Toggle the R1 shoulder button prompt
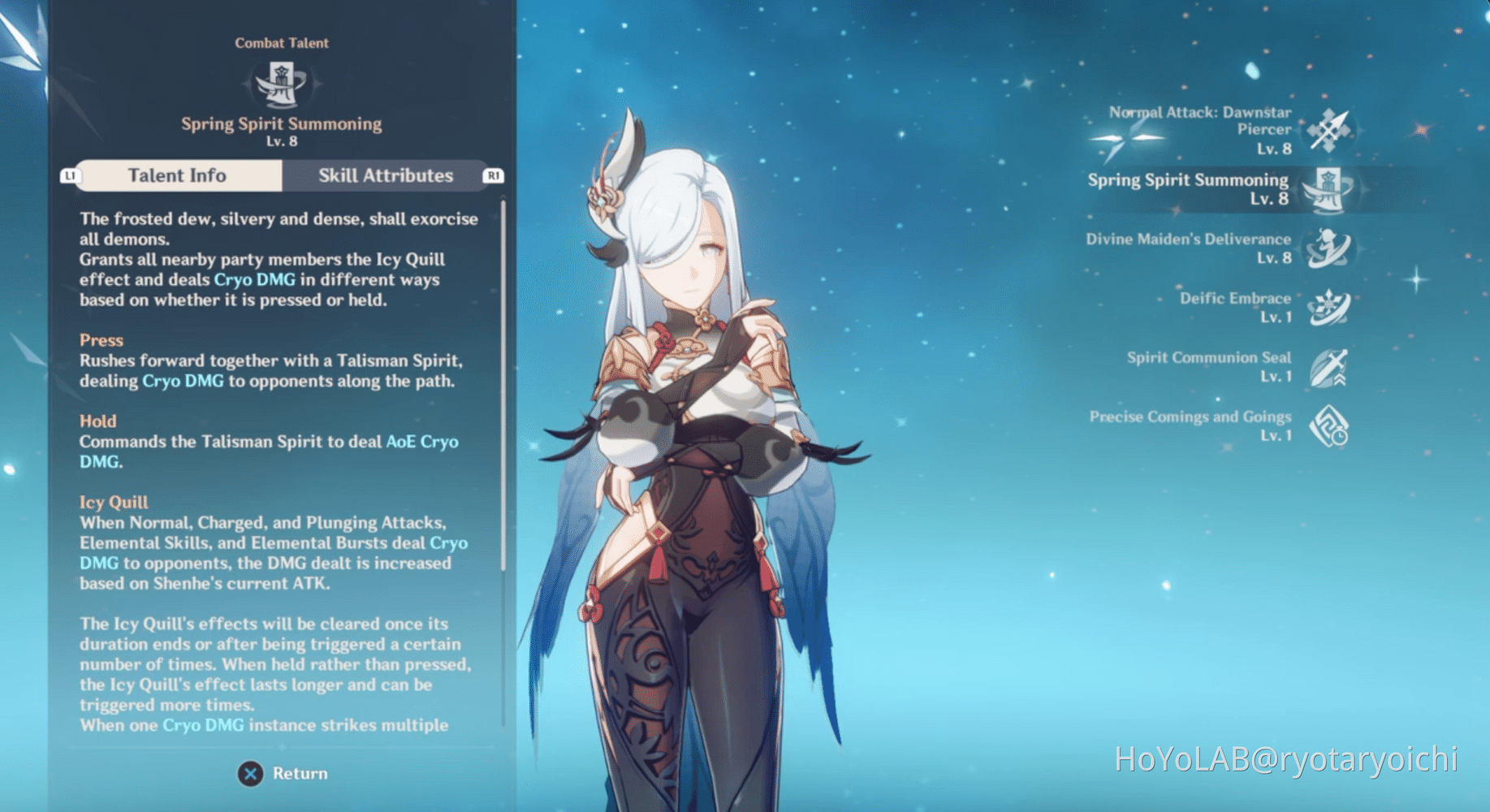Screen dimensions: 1490x812 (x=495, y=175)
